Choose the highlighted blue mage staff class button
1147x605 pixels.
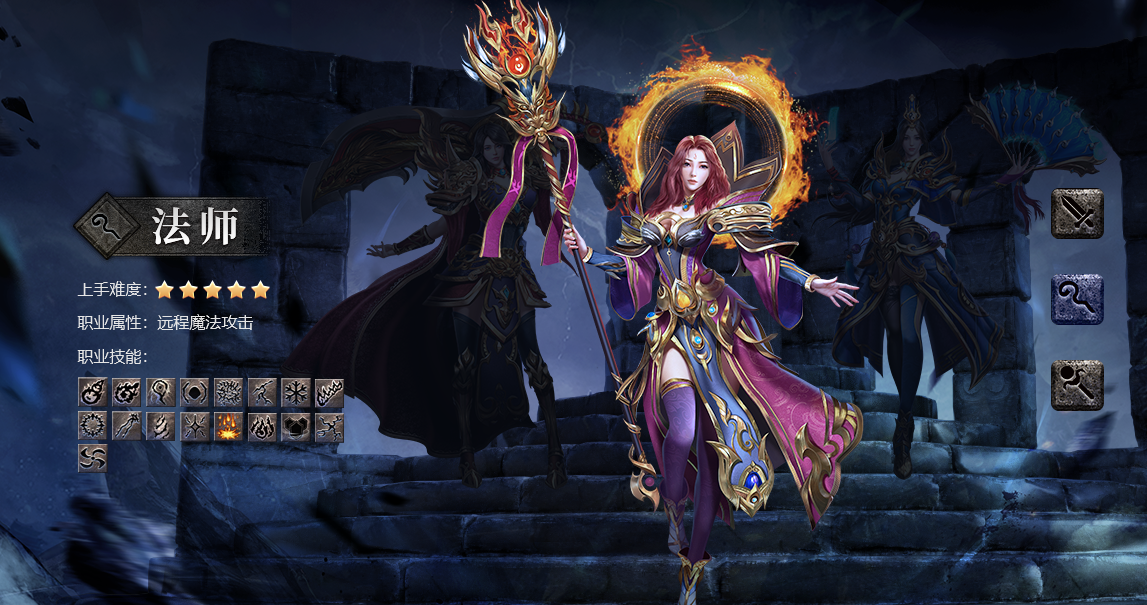(x=1077, y=299)
